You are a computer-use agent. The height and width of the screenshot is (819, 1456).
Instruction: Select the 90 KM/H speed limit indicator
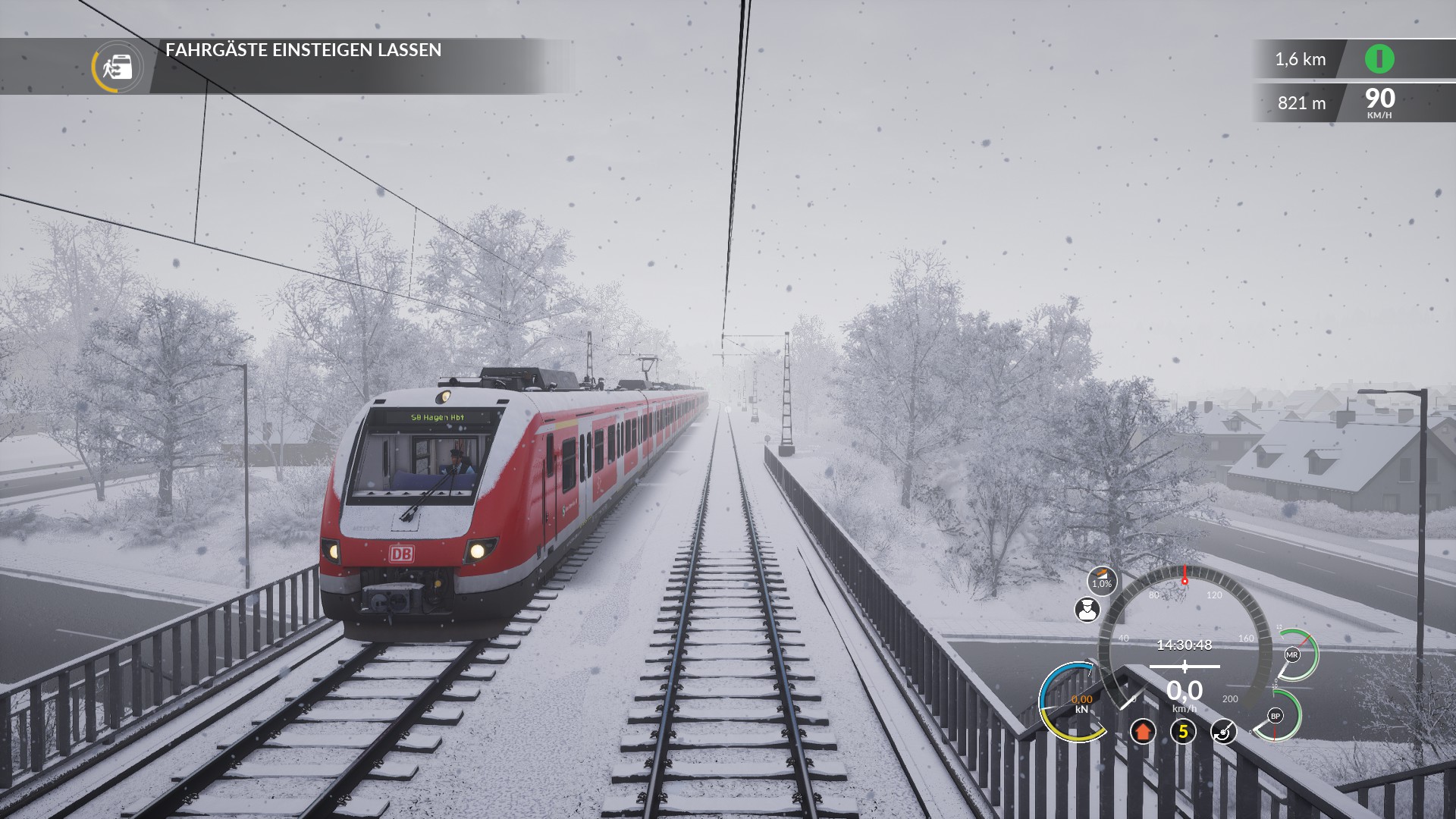pyautogui.click(x=1379, y=102)
